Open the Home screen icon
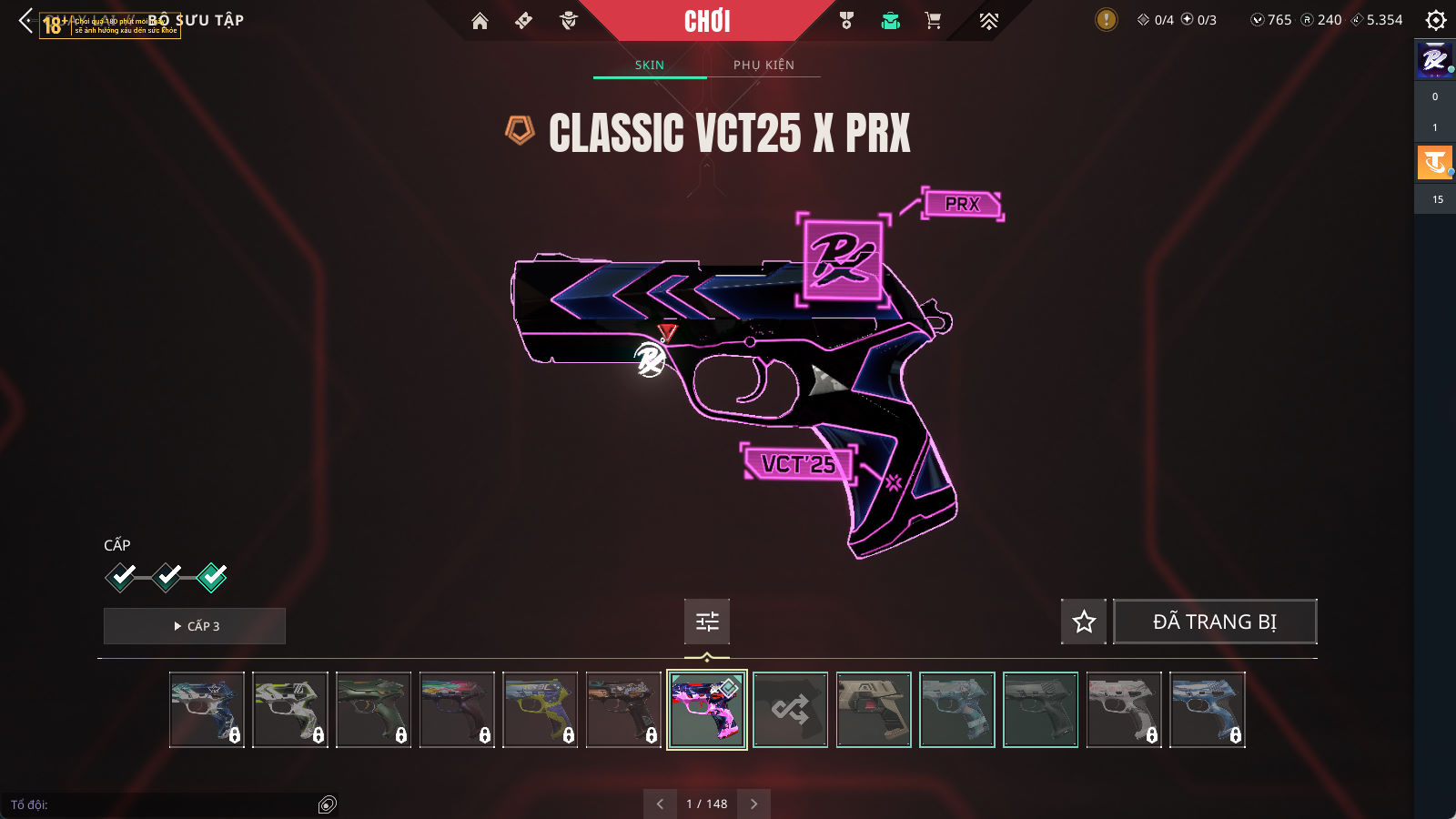 (x=480, y=21)
